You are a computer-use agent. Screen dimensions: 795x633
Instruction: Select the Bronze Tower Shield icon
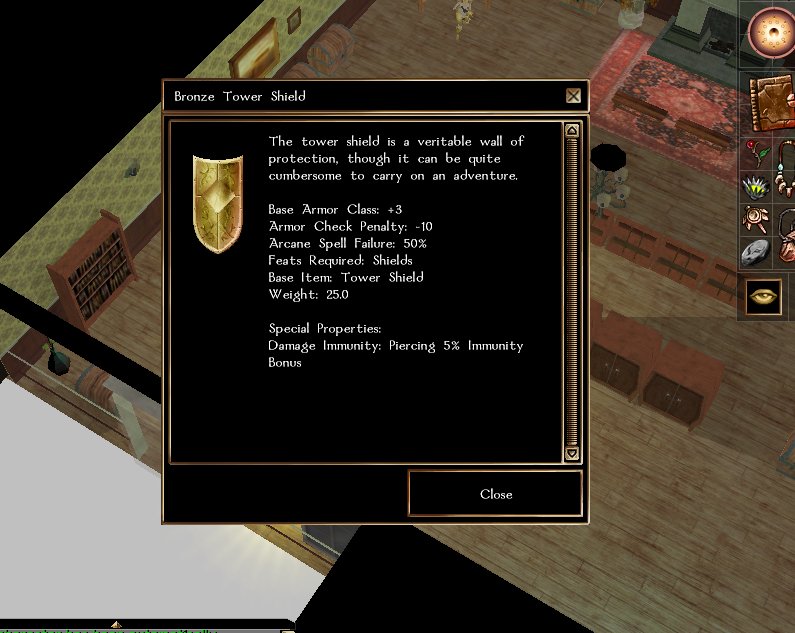[x=217, y=202]
